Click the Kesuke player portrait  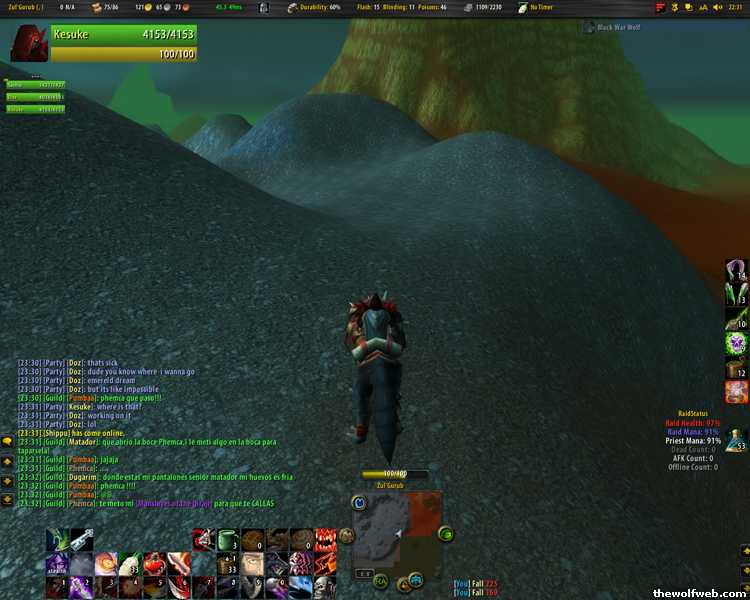(29, 44)
